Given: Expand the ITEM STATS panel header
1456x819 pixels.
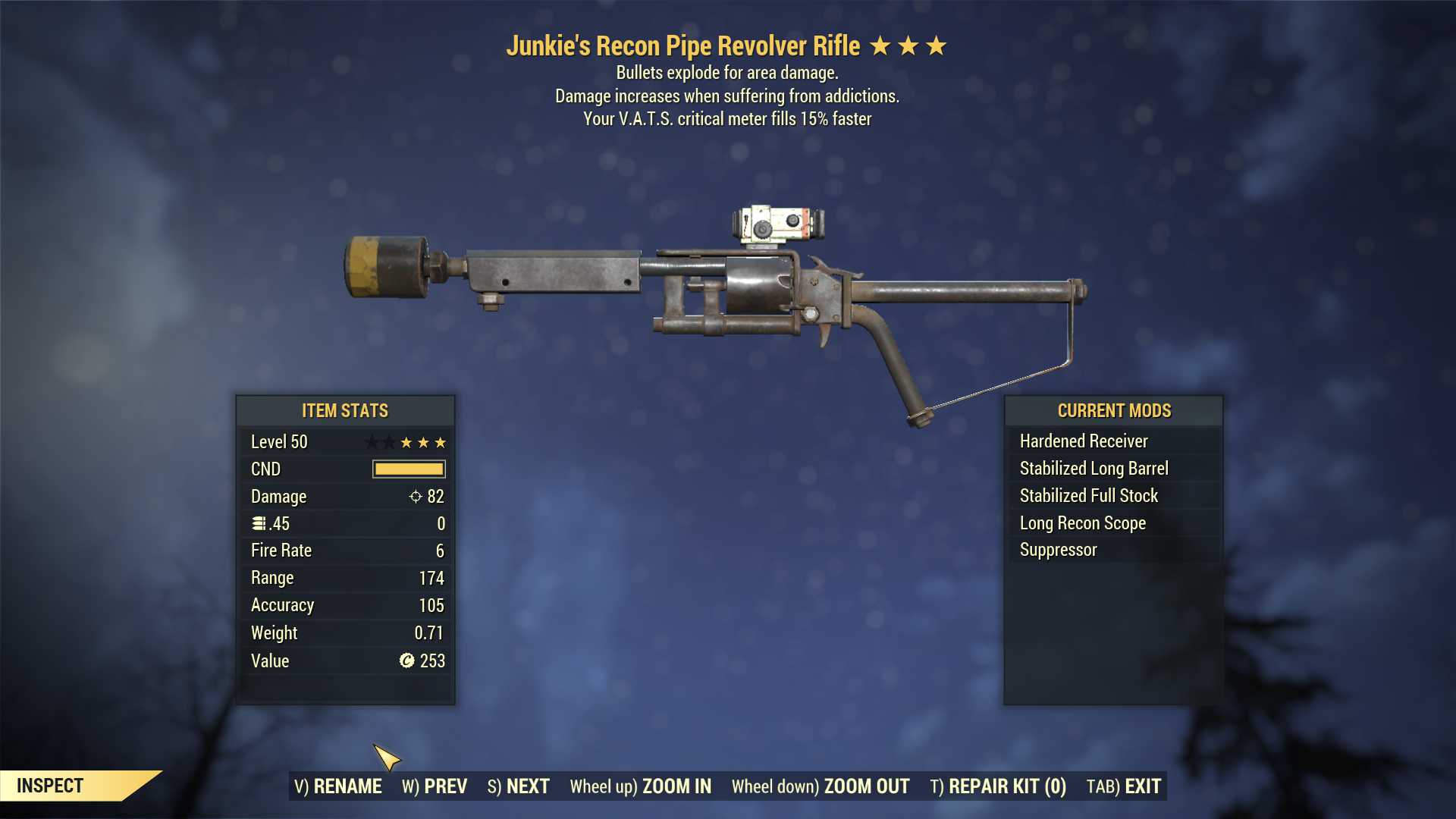Looking at the screenshot, I should coord(344,410).
